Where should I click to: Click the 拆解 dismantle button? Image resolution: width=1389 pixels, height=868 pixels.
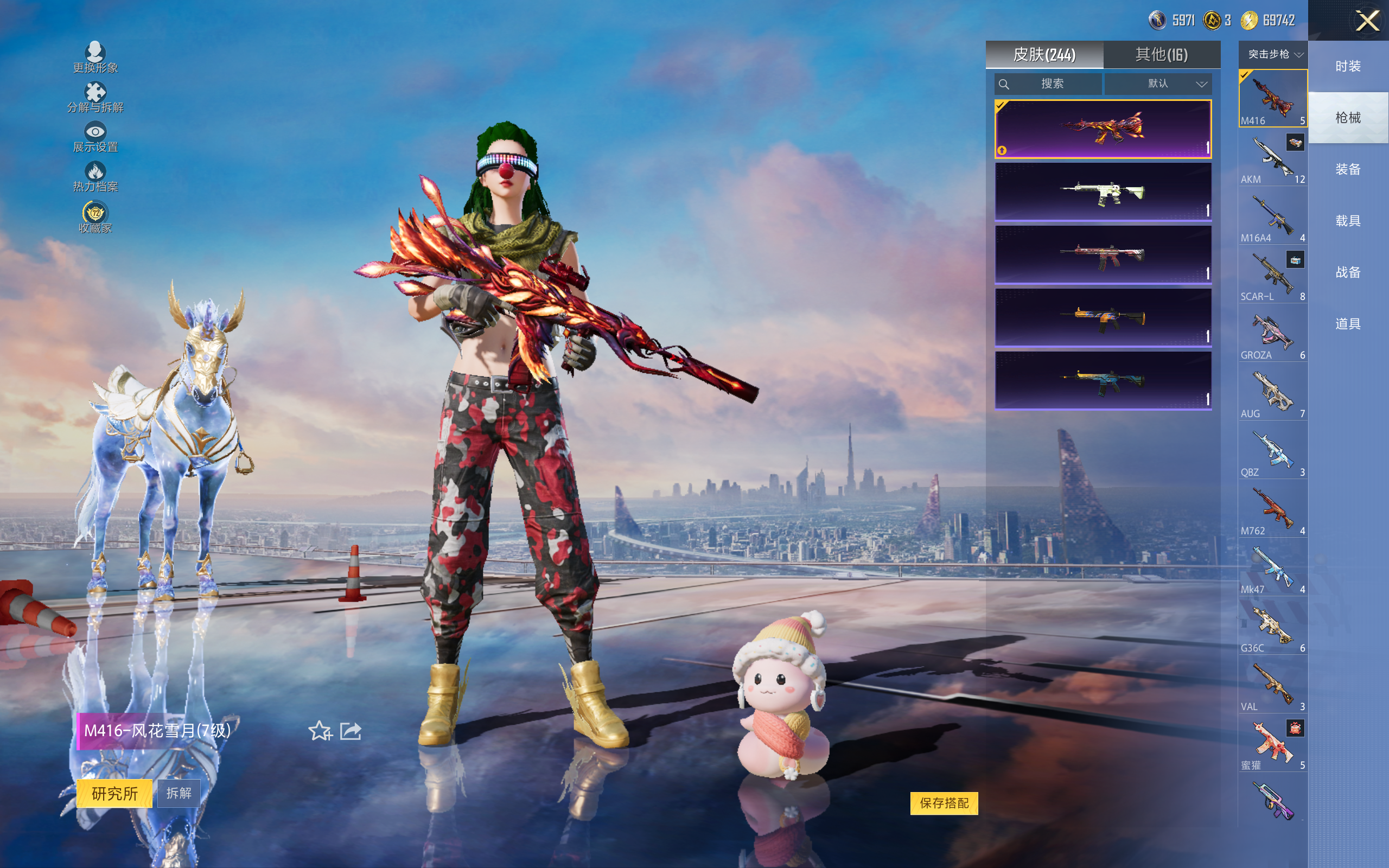coord(179,793)
